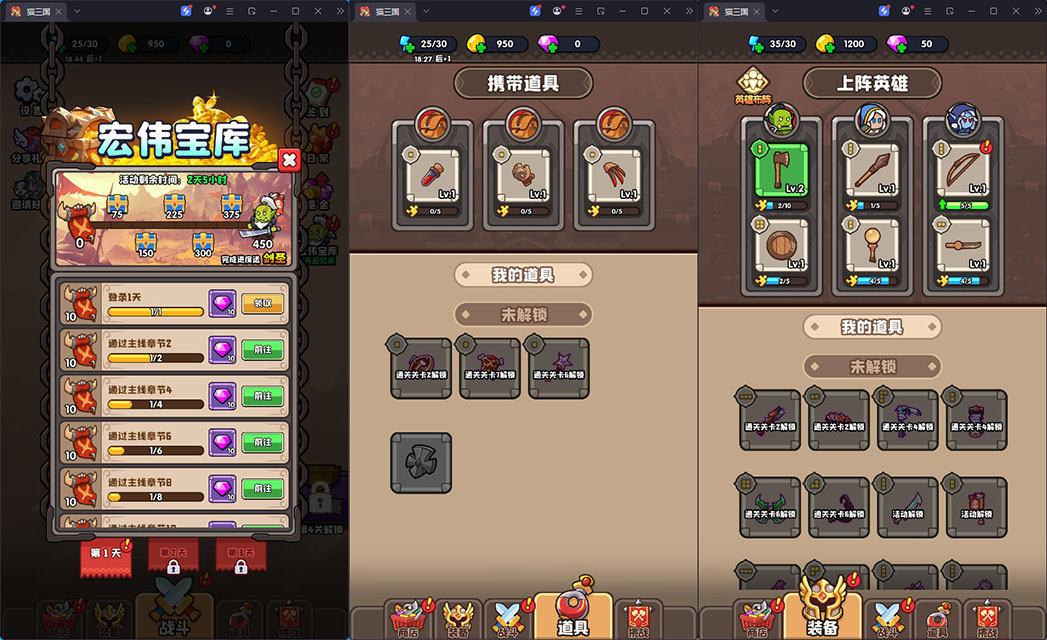Viewport: 1047px width, 640px height.
Task: Tap 前往 for 通过主线章节6
Action: pyautogui.click(x=262, y=442)
